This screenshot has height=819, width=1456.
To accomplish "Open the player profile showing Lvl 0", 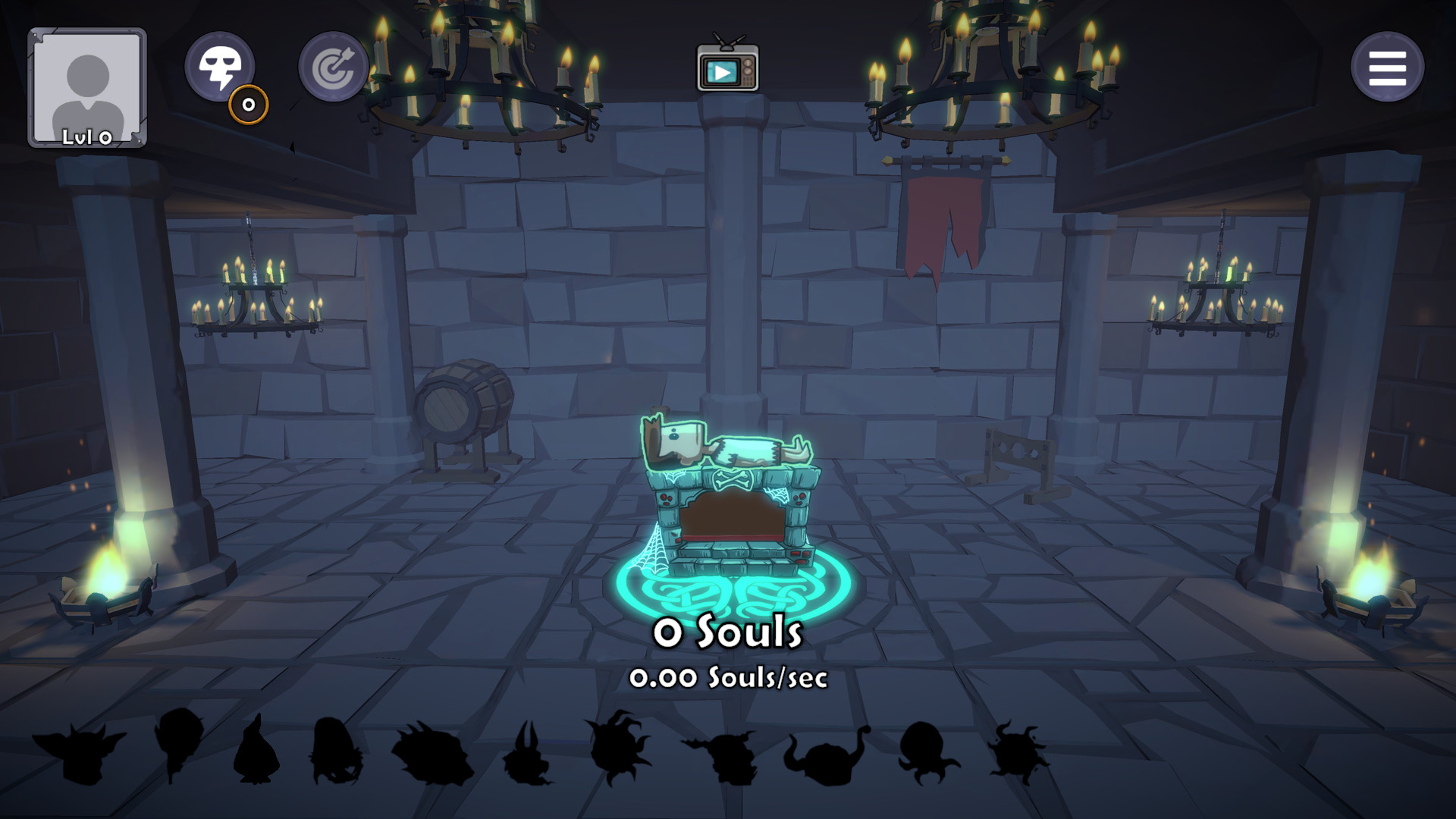I will 87,83.
